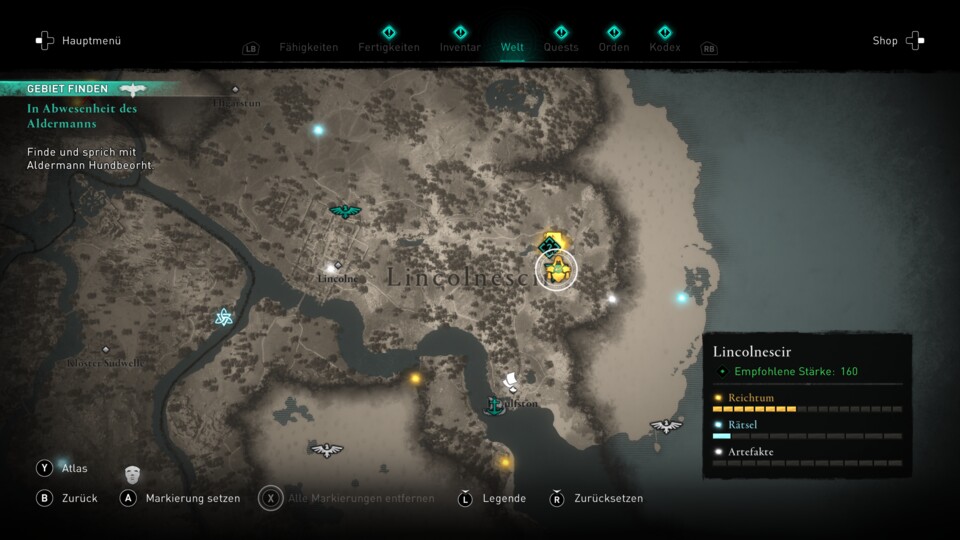Switch to the Quests tab
Image resolution: width=960 pixels, height=540 pixels.
click(x=561, y=47)
